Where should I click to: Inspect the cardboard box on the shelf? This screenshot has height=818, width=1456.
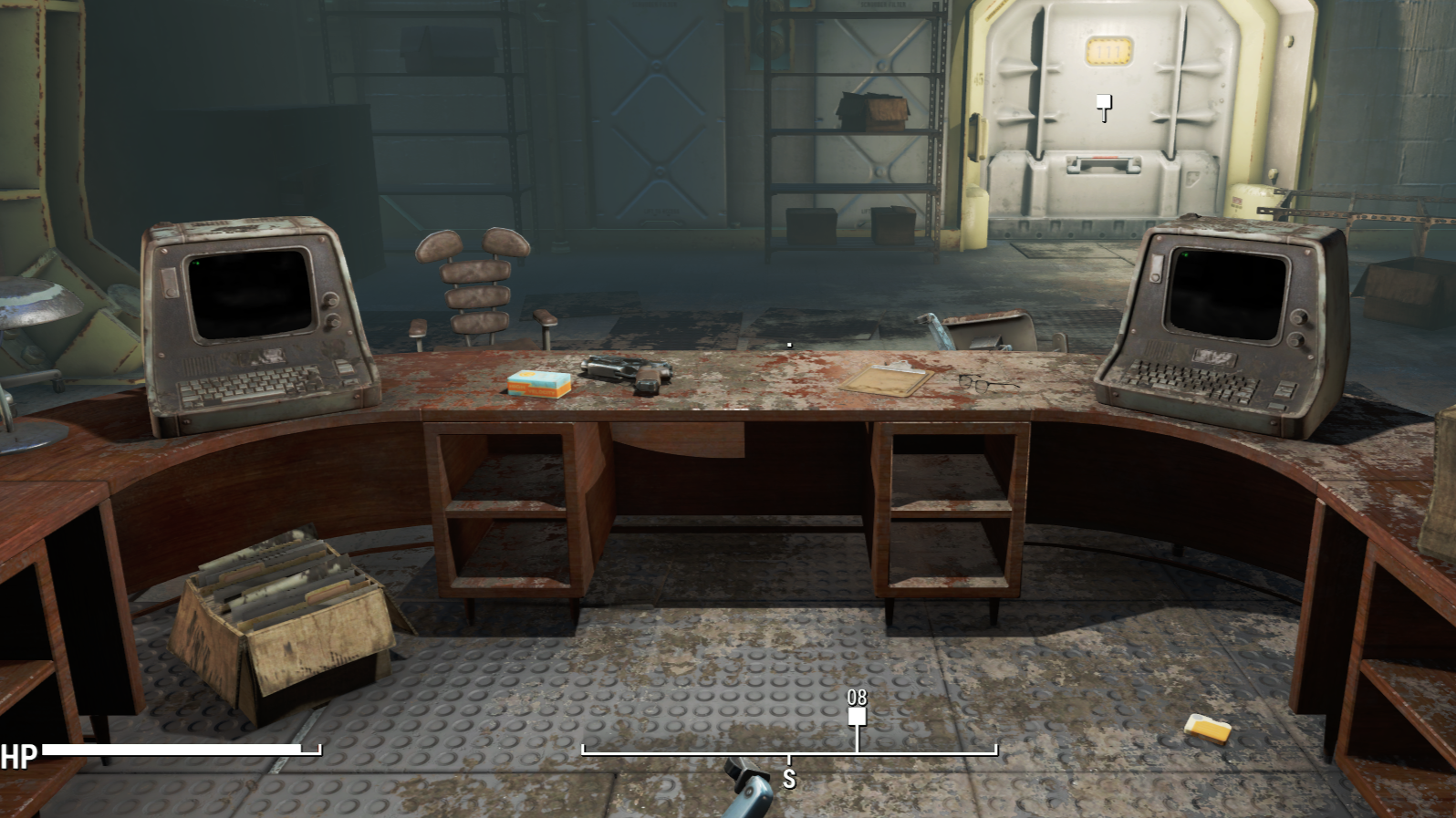coord(874,111)
